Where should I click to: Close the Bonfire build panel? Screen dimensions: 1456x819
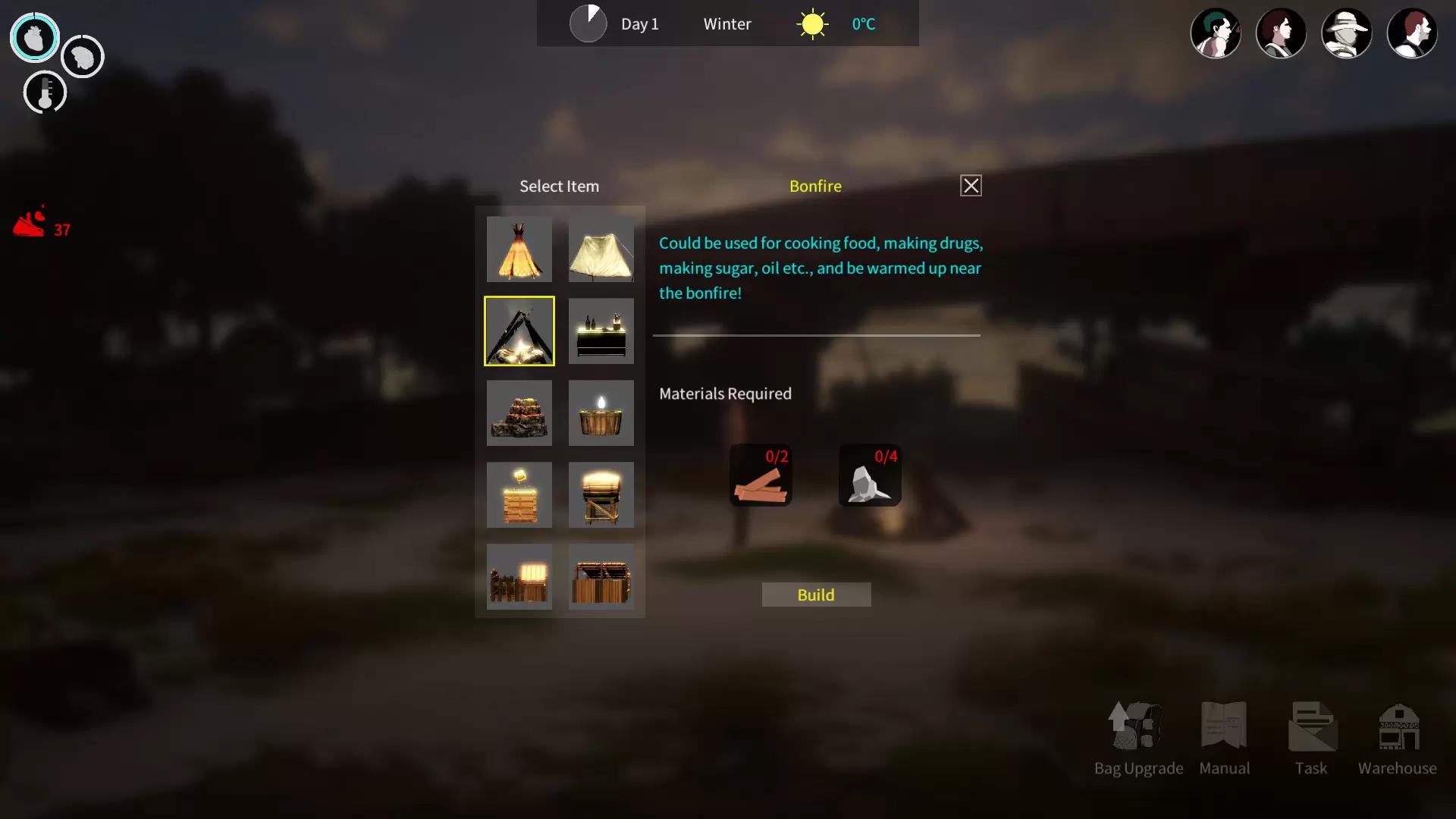pos(971,186)
